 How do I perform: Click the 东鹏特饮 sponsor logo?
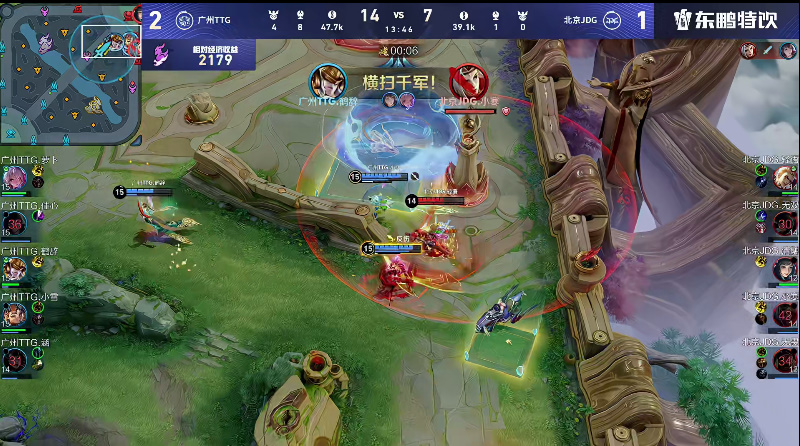point(726,20)
